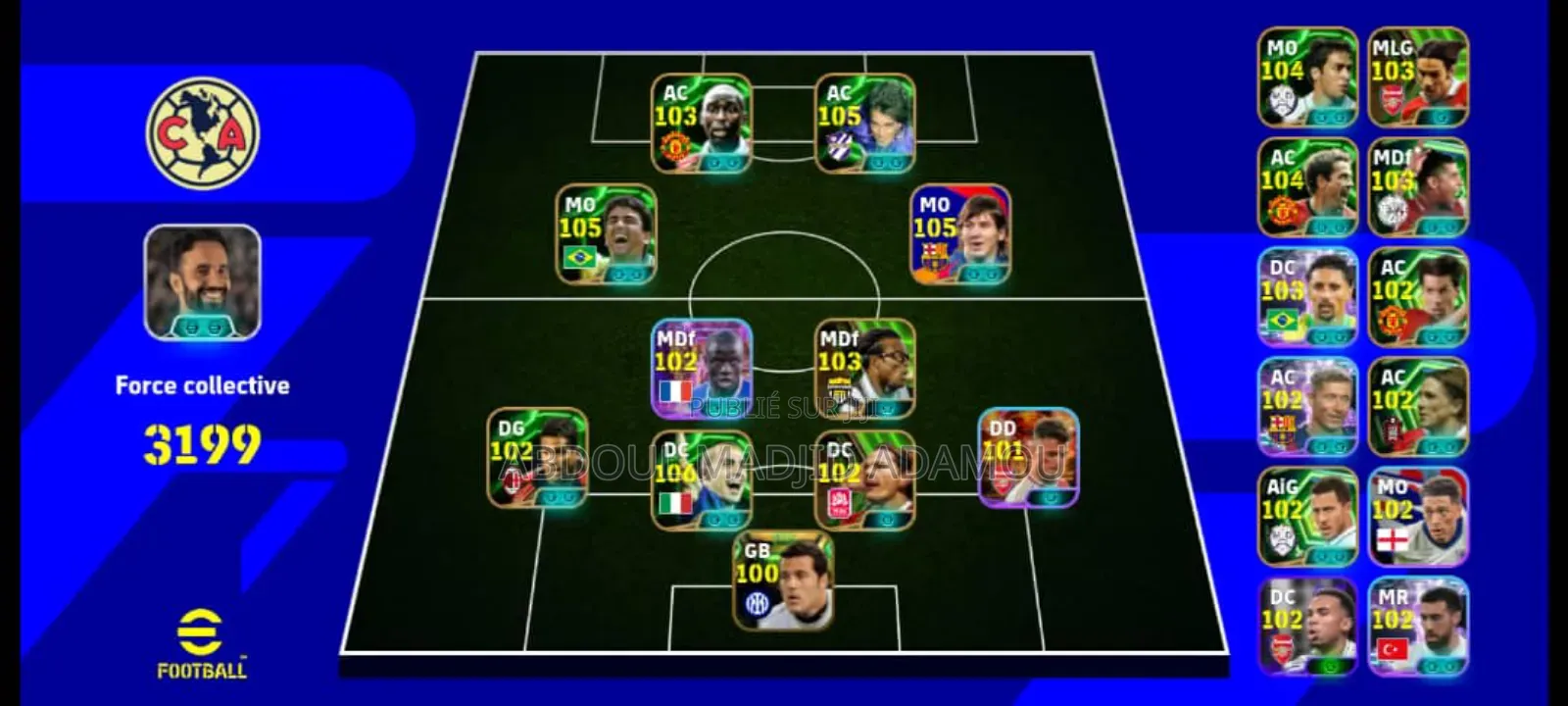Select the AC 103 Manchester United striker card
This screenshot has width=1568, height=706.
[704, 123]
